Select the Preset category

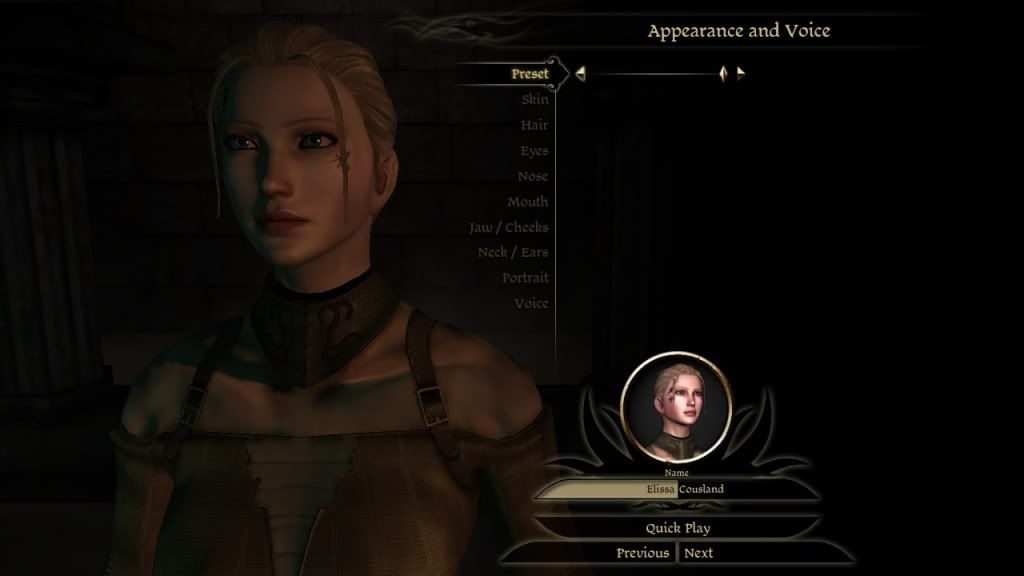point(529,74)
